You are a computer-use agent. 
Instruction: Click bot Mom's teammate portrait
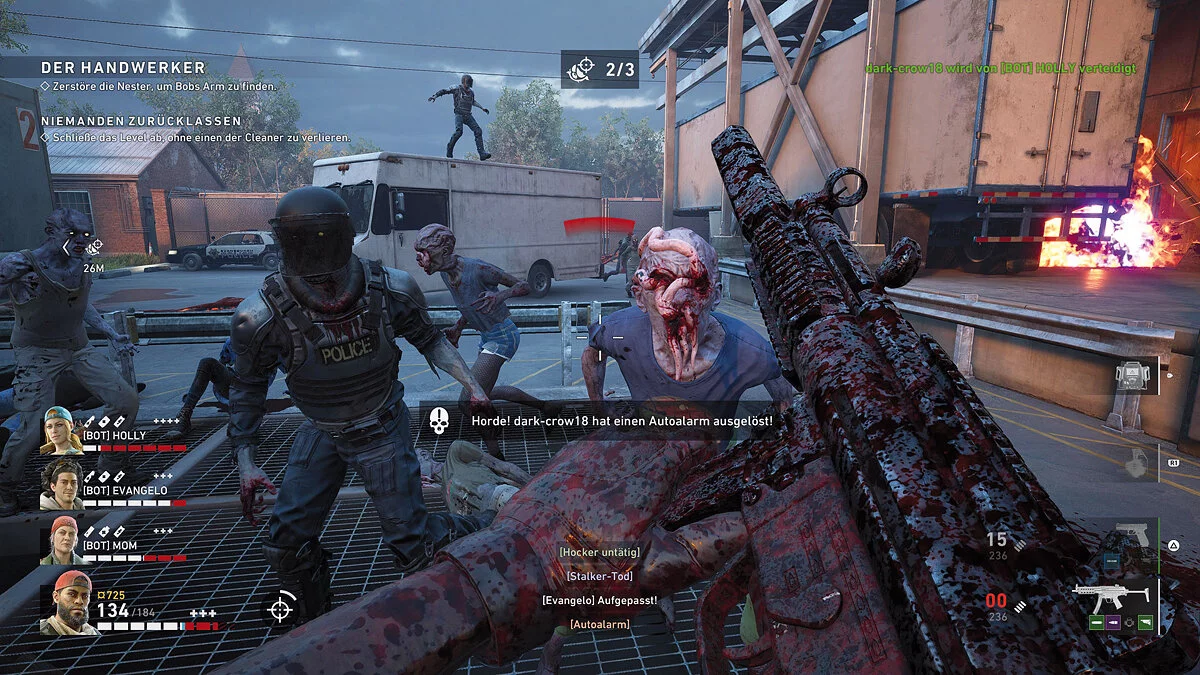coord(61,540)
